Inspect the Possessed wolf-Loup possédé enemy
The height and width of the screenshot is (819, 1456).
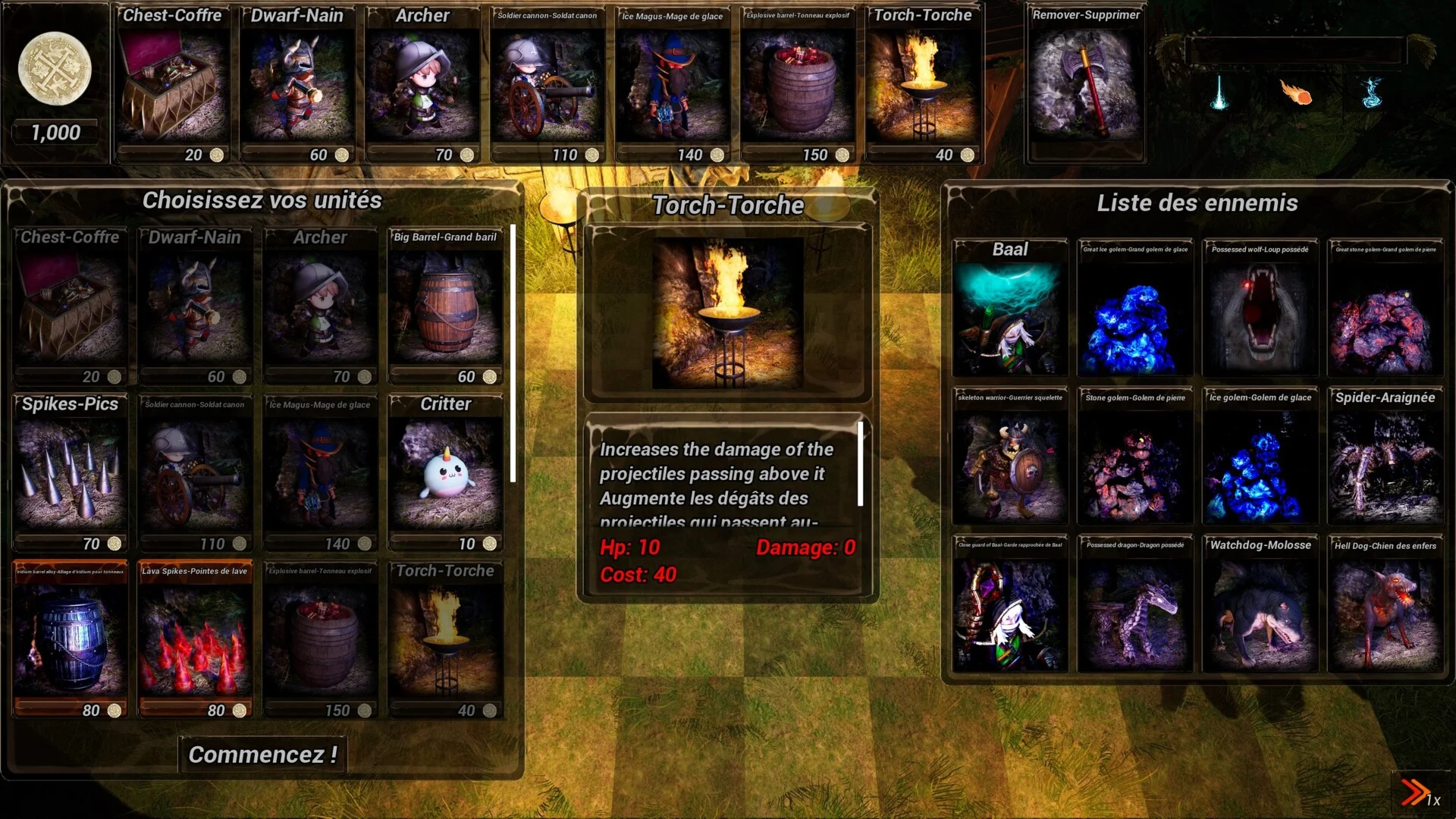coord(1260,309)
